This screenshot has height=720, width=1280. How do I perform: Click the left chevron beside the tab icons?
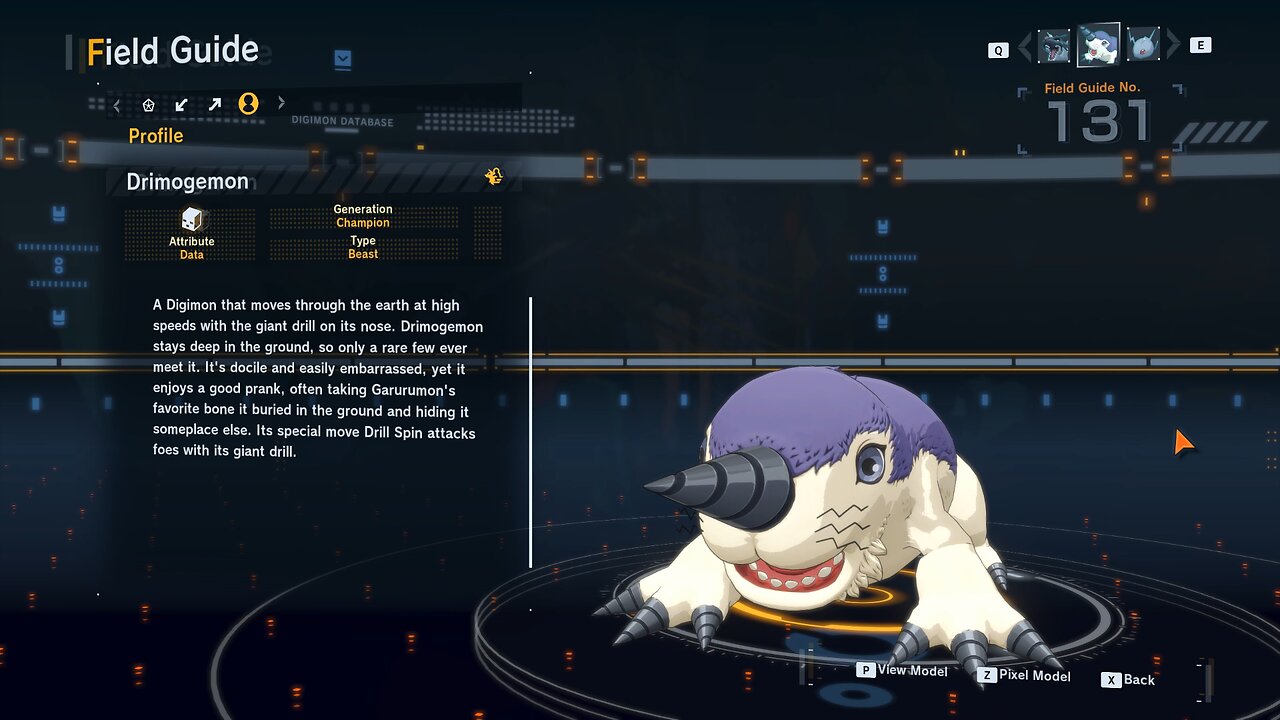117,104
